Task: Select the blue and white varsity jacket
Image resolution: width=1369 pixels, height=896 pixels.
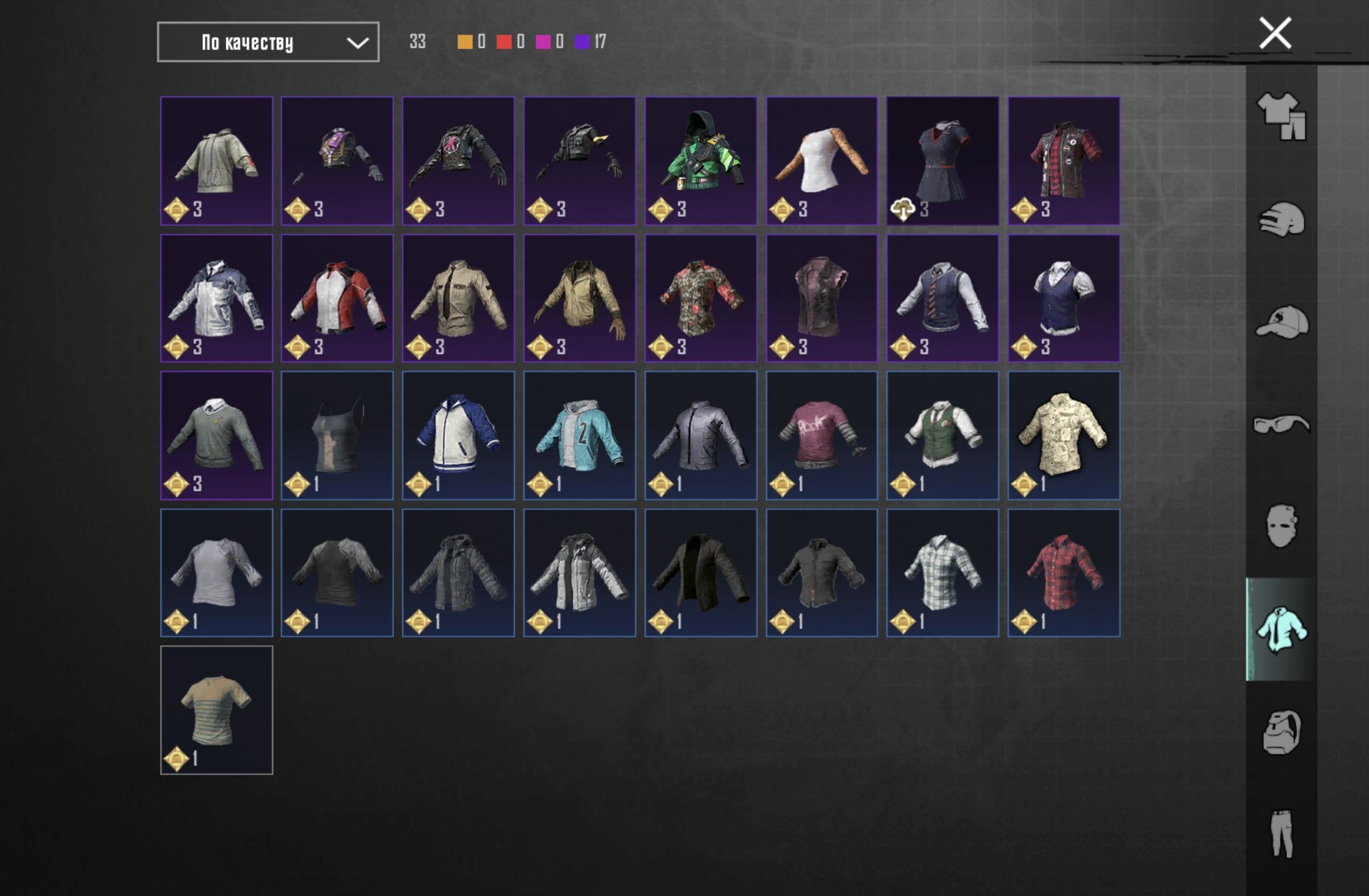Action: tap(459, 436)
